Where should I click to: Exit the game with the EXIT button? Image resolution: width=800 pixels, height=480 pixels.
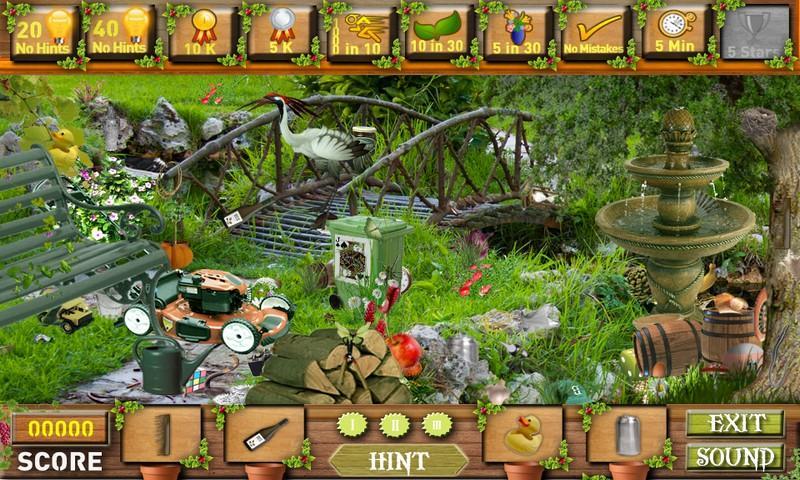click(x=735, y=423)
